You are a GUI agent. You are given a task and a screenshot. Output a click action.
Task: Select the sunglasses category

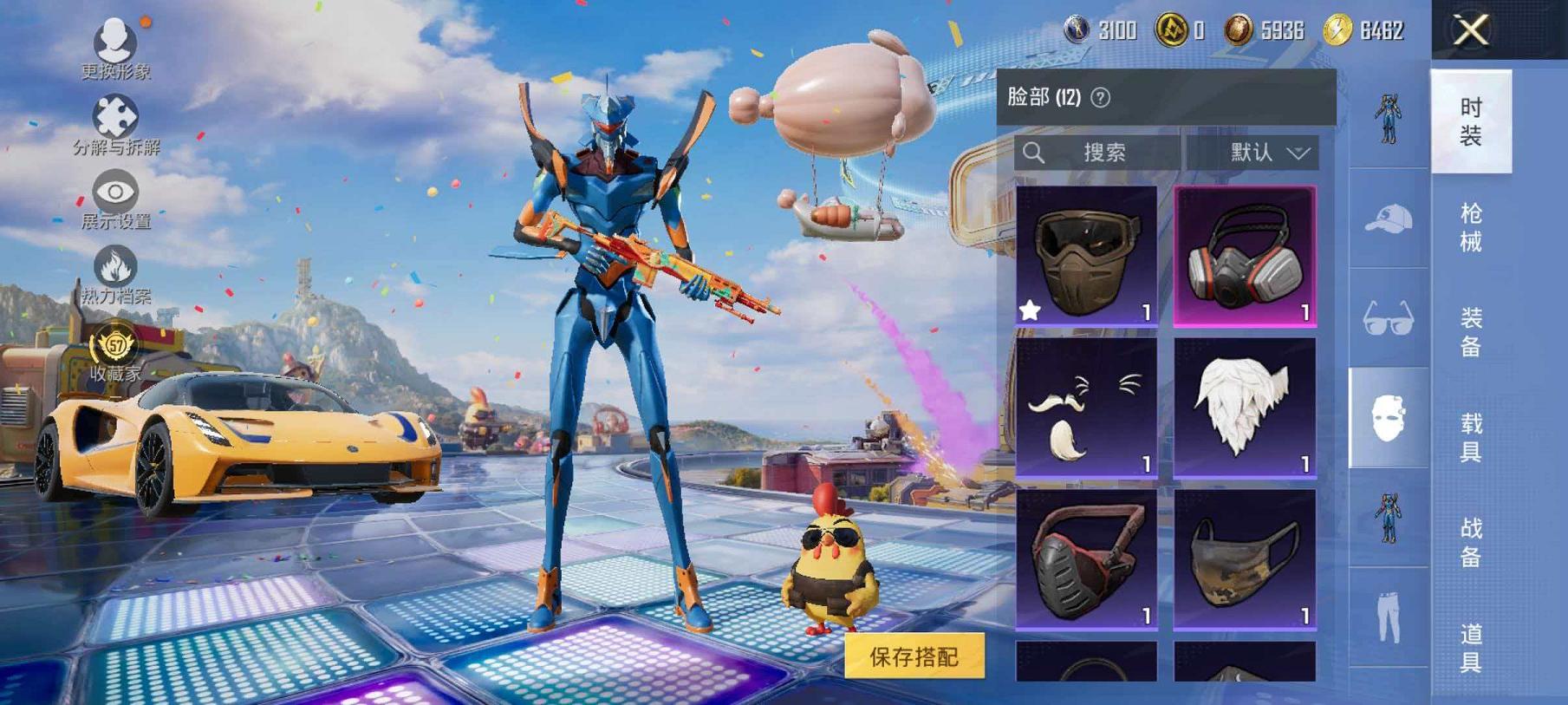[x=1388, y=319]
